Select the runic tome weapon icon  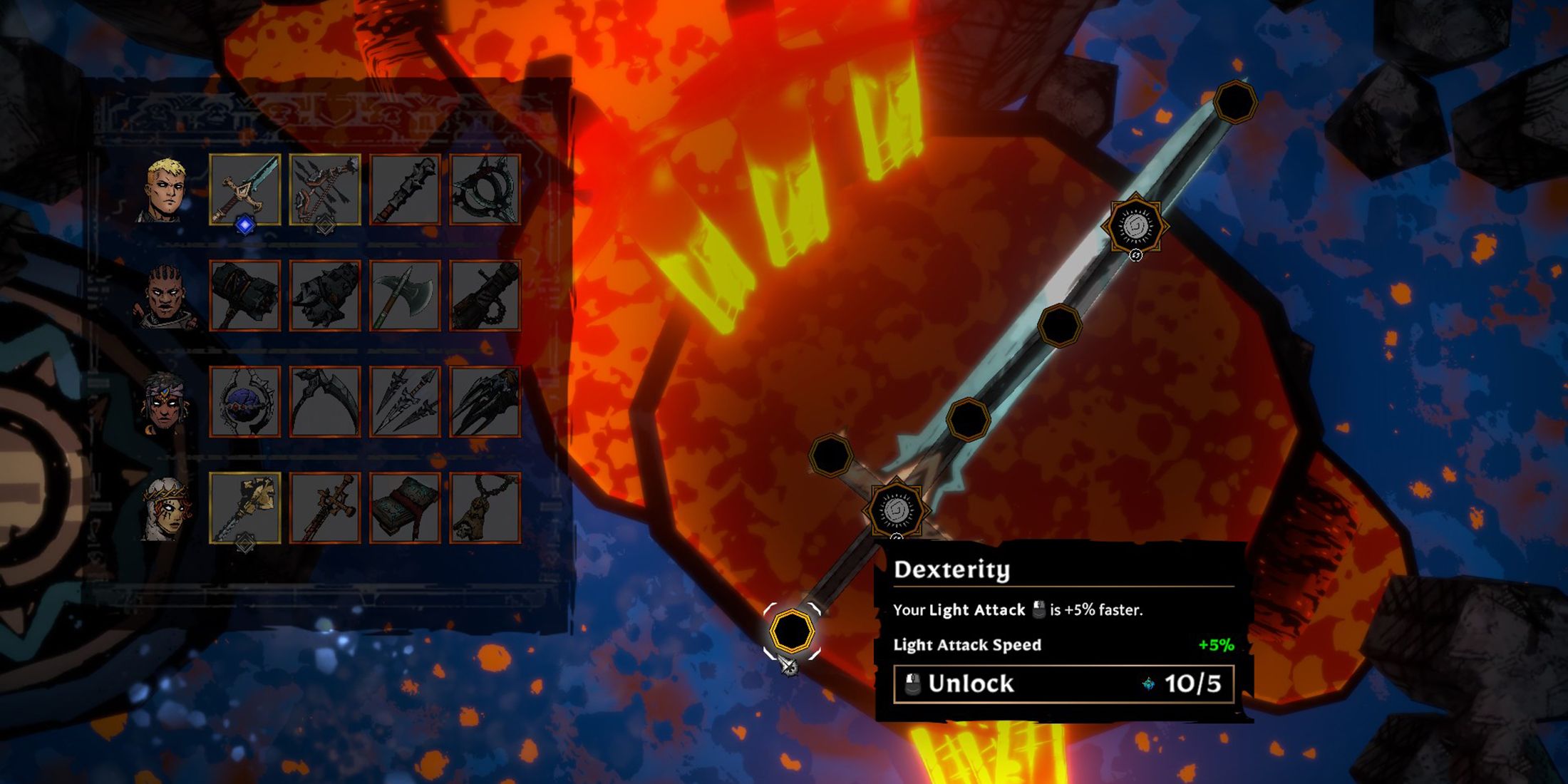406,506
